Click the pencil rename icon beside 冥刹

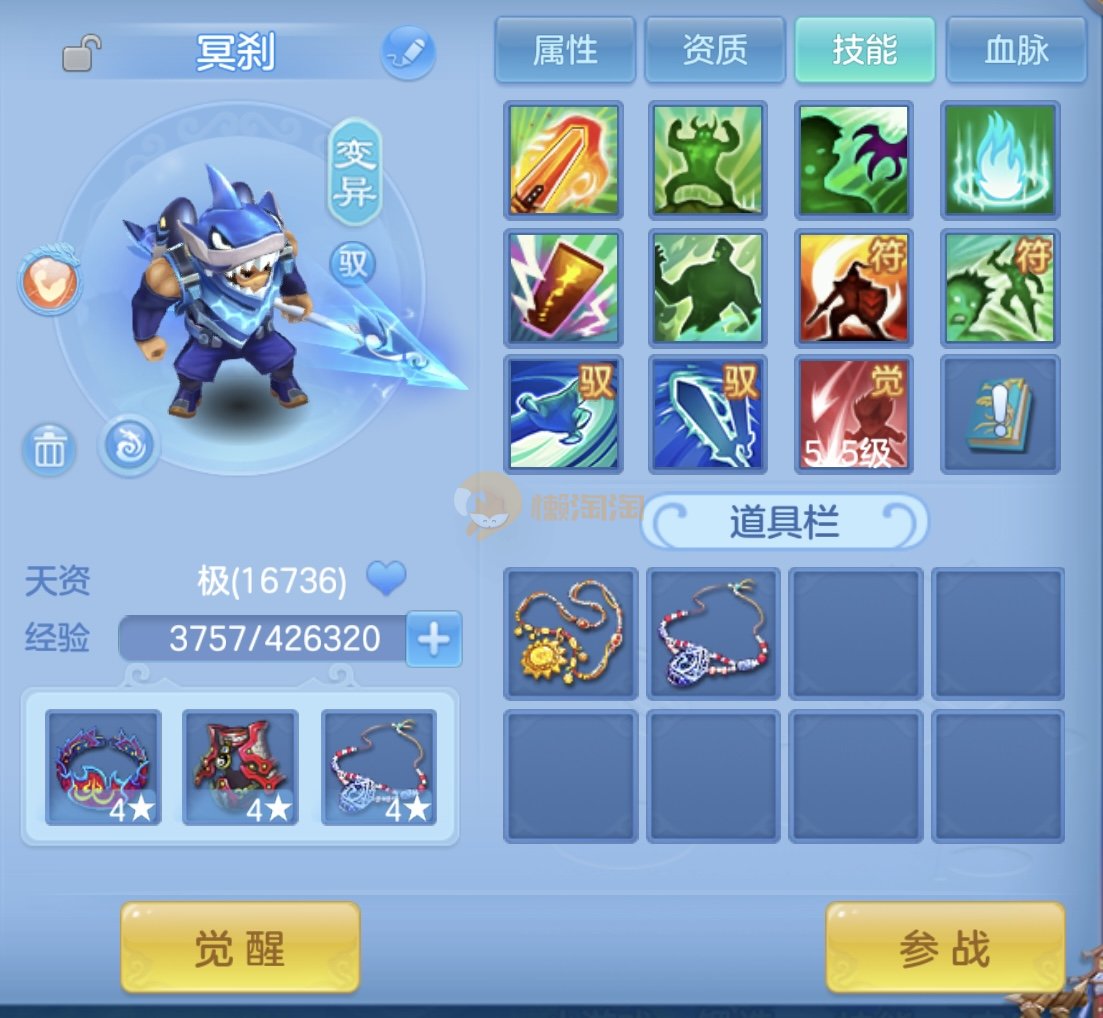click(x=408, y=53)
